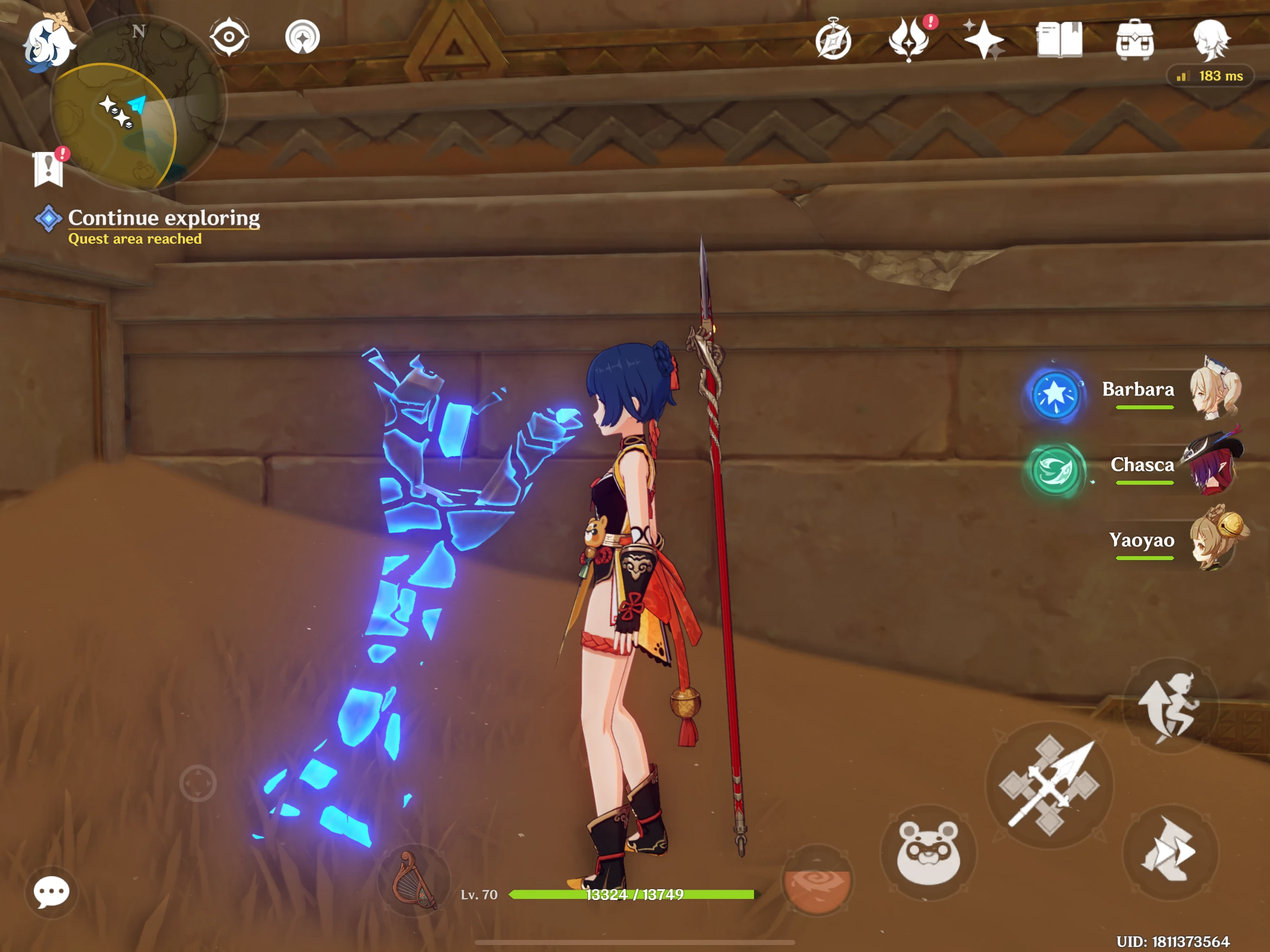This screenshot has height=952, width=1270.
Task: Select the Continue exploring quest objective
Action: pyautogui.click(x=163, y=218)
